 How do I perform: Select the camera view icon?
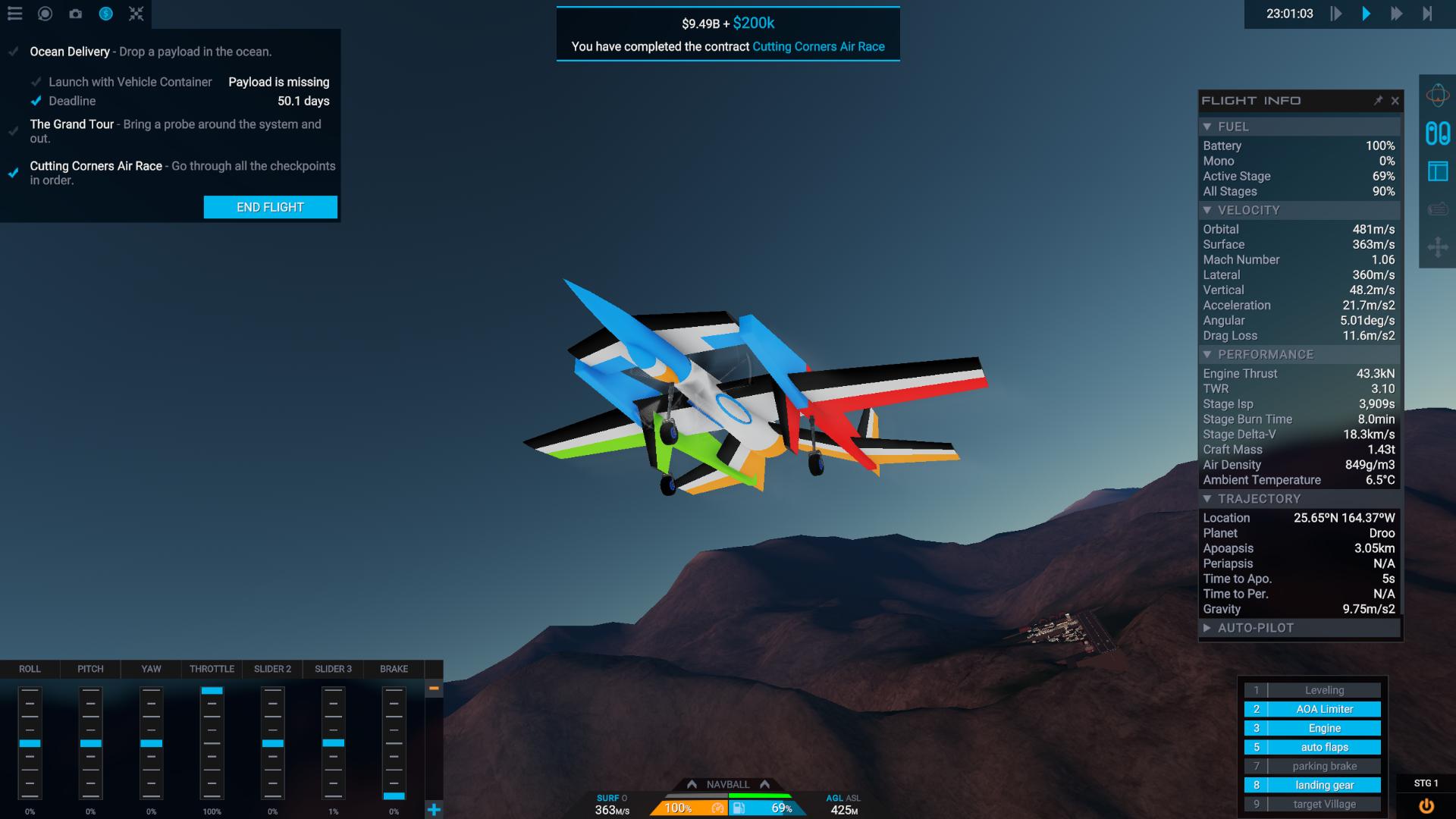[x=75, y=13]
